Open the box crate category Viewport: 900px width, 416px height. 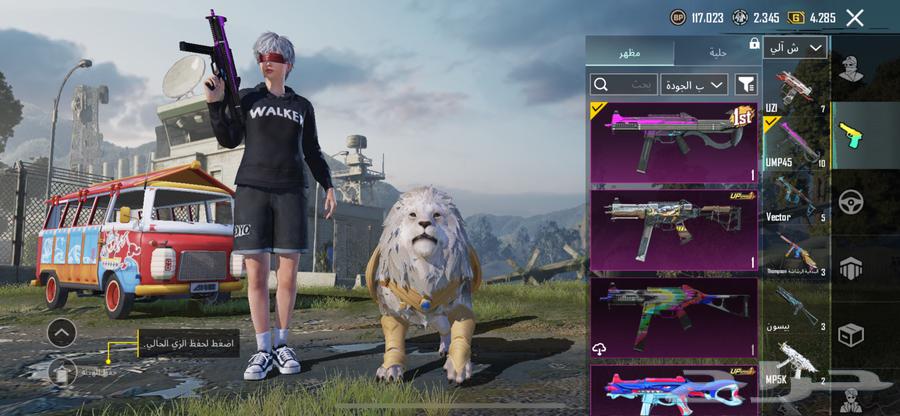click(x=851, y=333)
